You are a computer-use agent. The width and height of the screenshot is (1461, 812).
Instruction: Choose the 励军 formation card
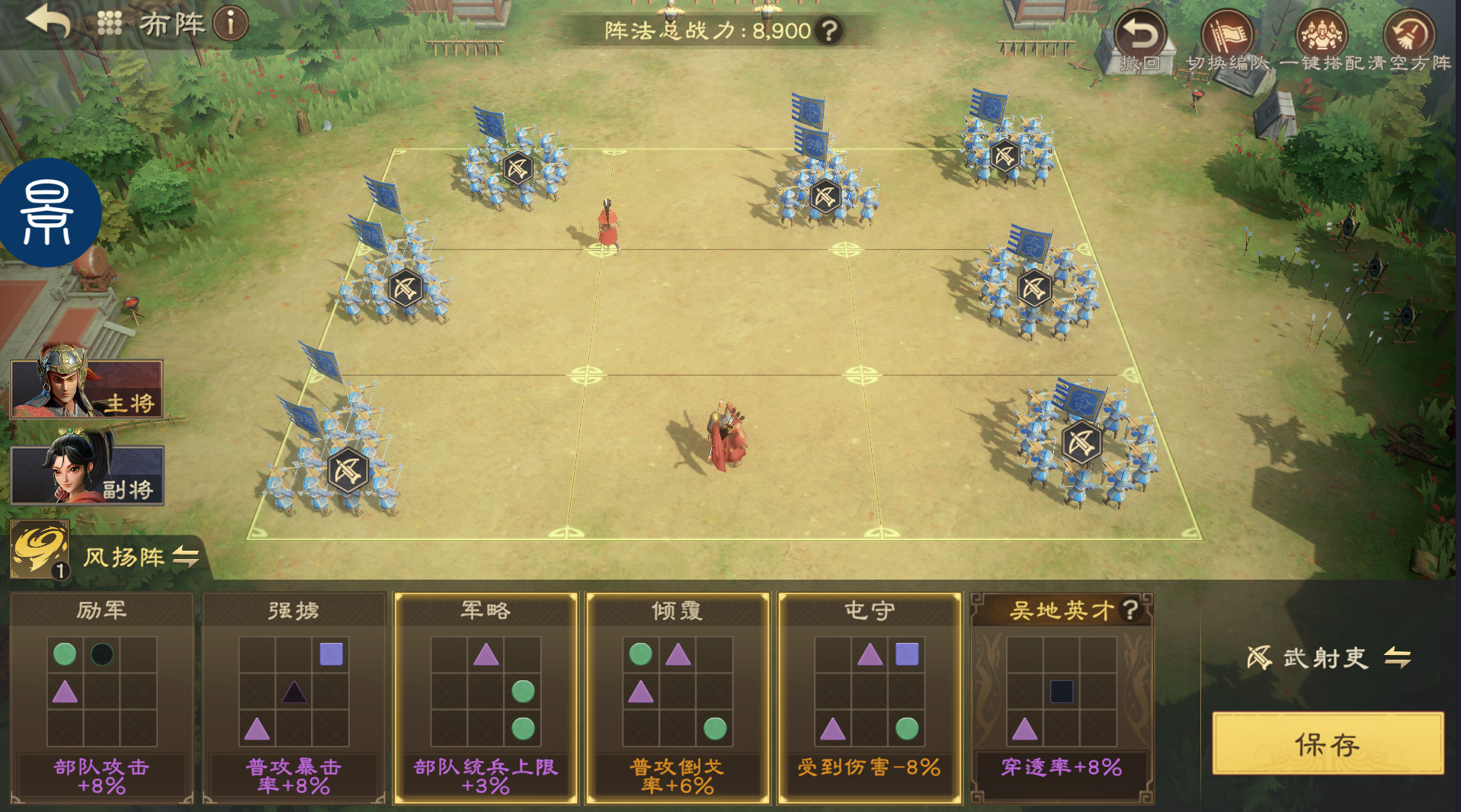coord(101,697)
